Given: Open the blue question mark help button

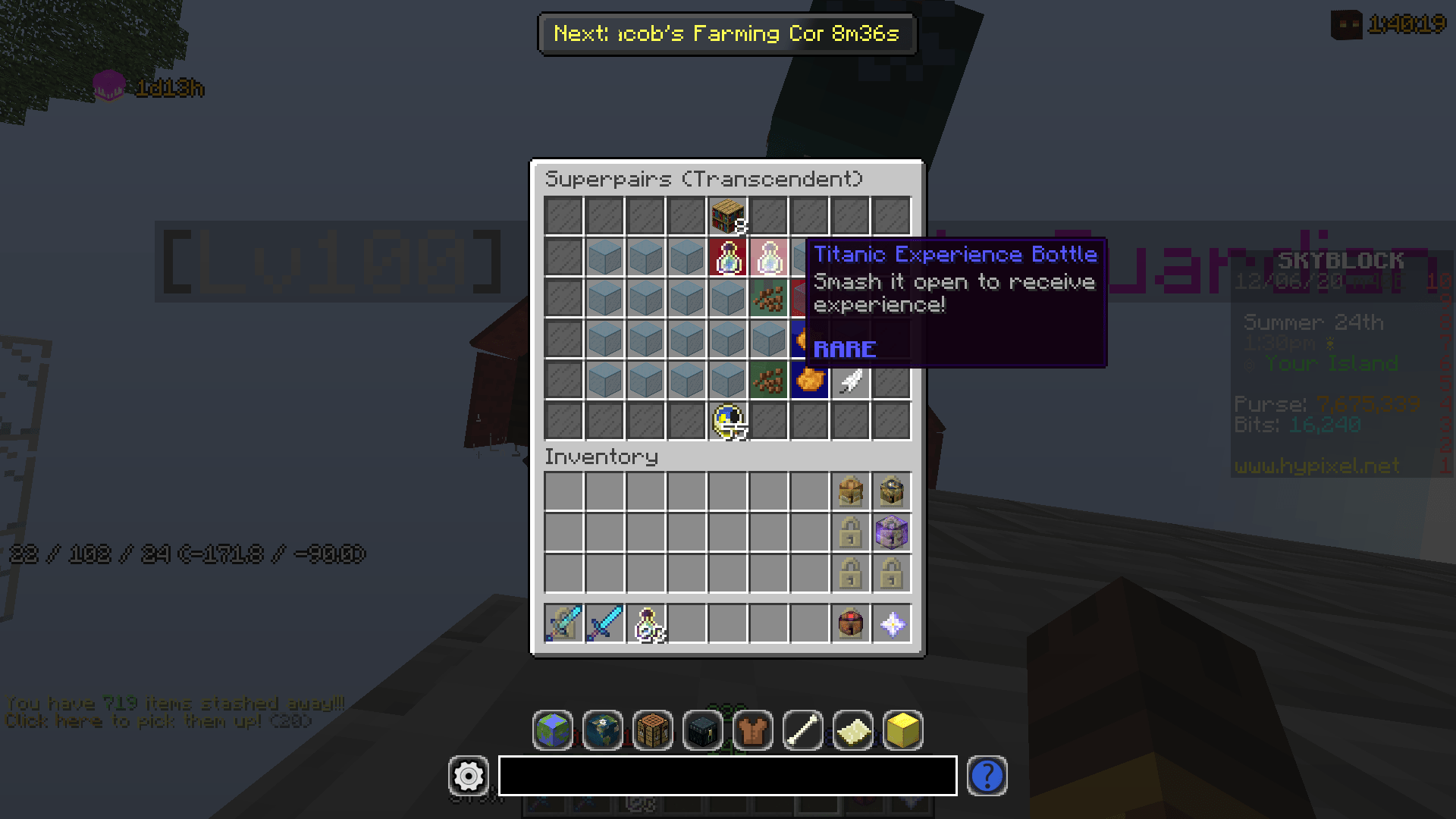Looking at the screenshot, I should click(x=987, y=777).
